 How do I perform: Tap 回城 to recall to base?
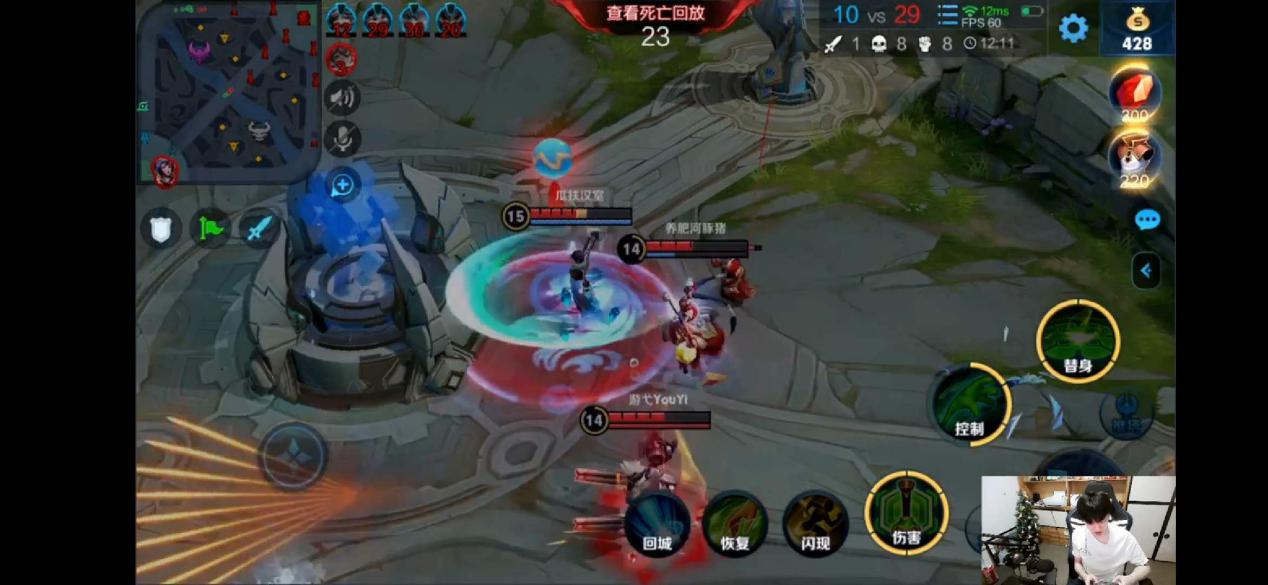click(657, 522)
